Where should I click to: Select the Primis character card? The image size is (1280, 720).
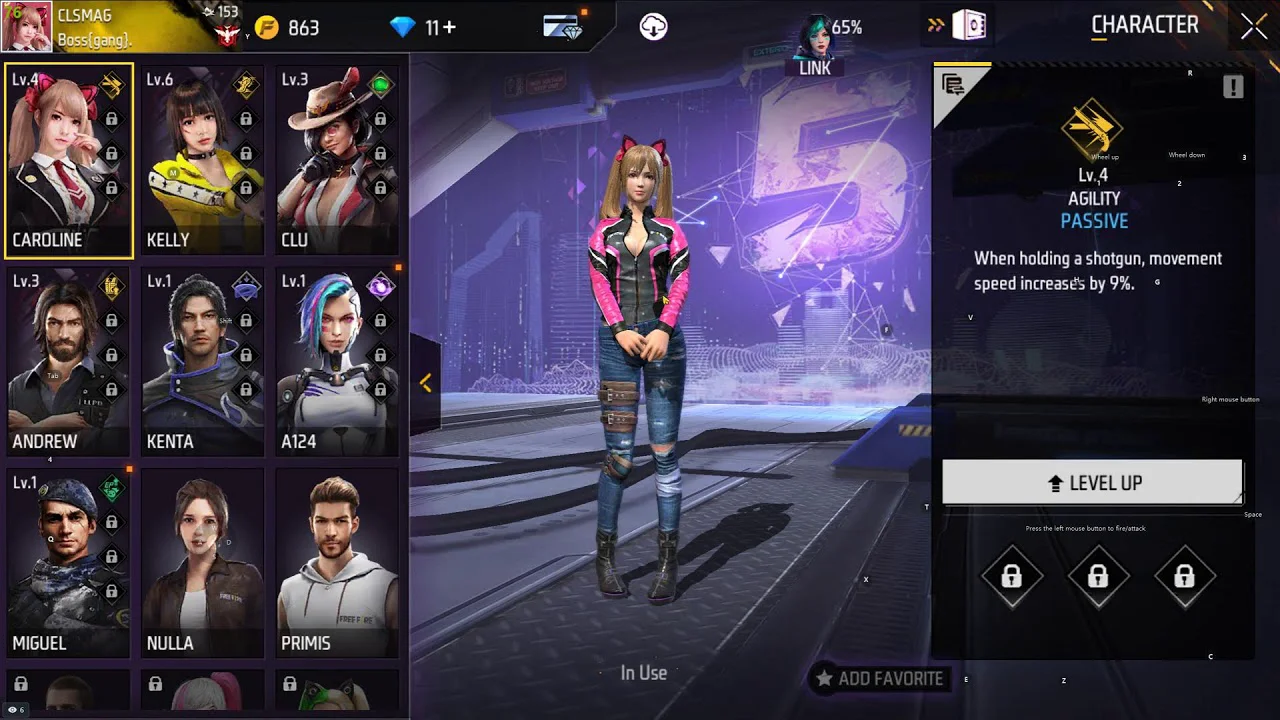pos(337,562)
